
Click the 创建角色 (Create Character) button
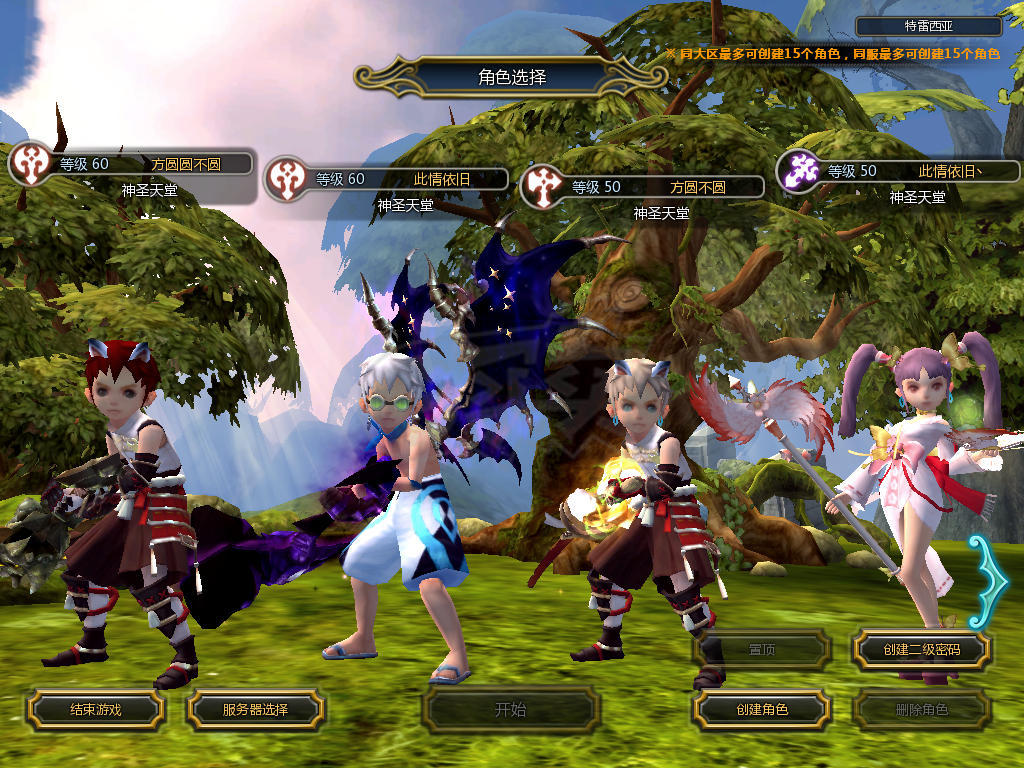[x=762, y=710]
